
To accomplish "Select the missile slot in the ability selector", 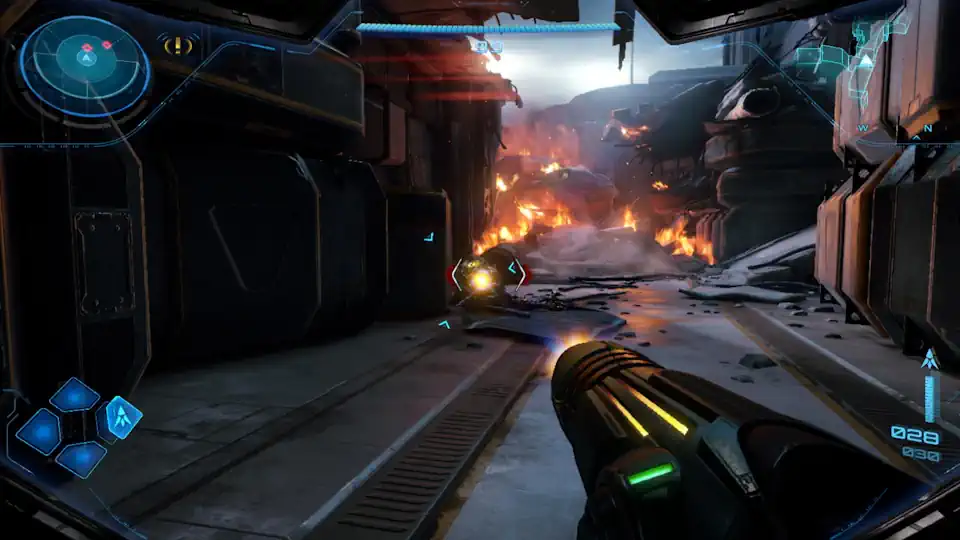I will click(120, 416).
